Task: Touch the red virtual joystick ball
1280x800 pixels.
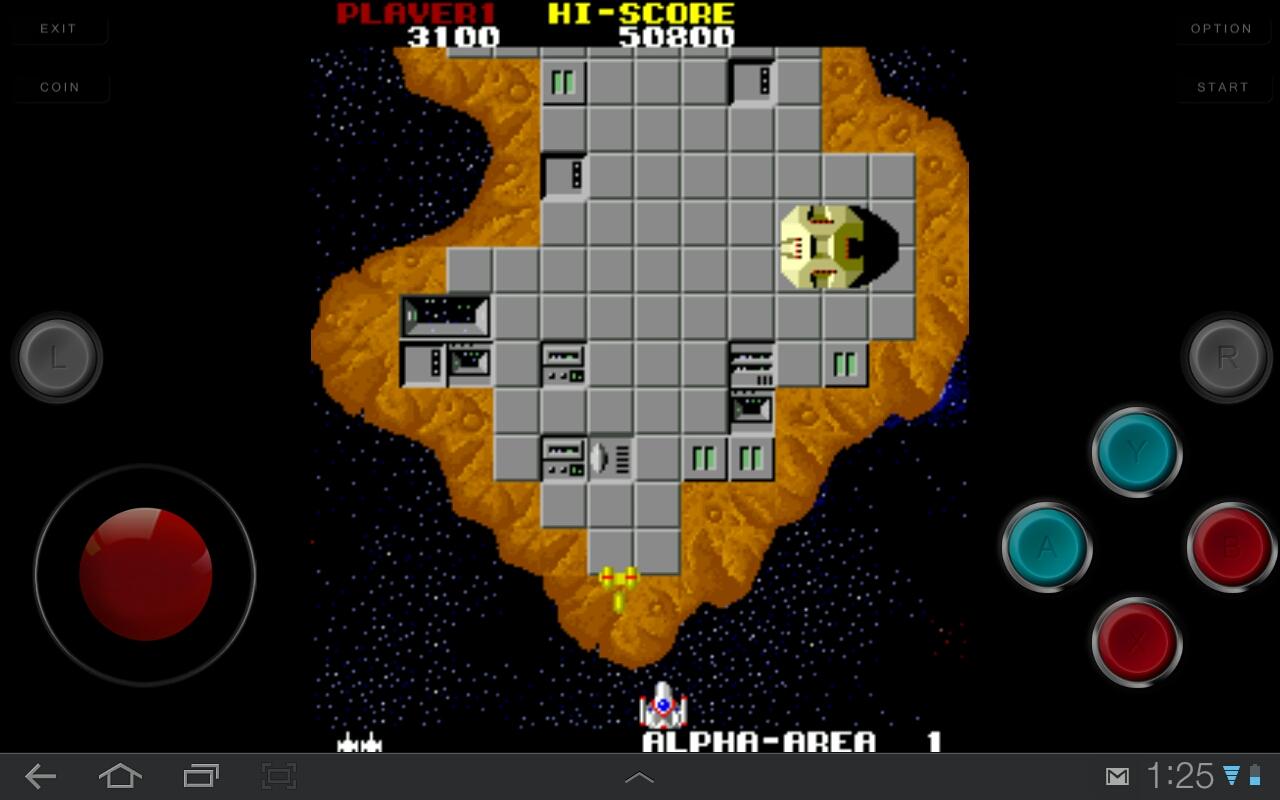Action: (x=146, y=574)
